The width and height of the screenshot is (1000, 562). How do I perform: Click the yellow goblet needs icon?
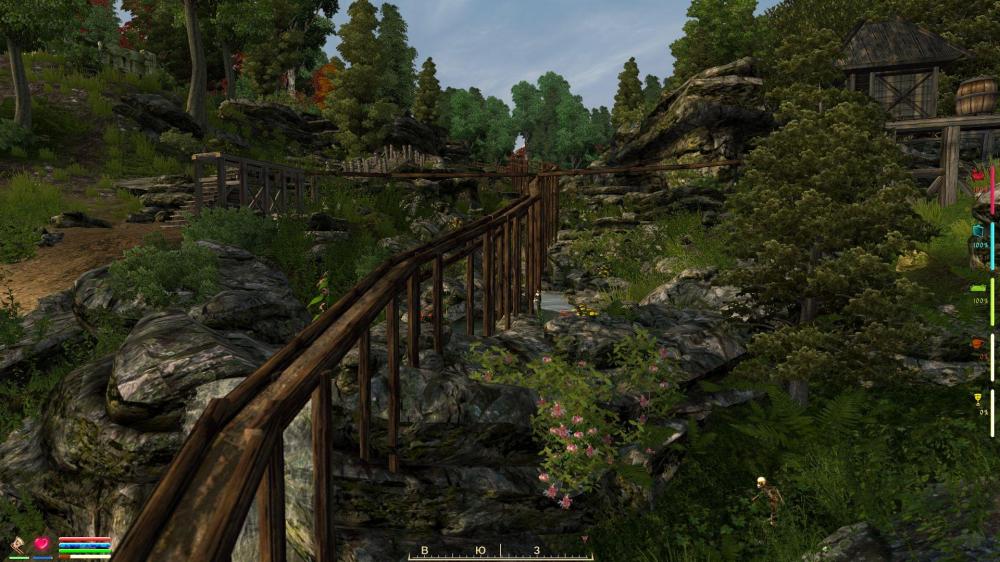point(978,399)
